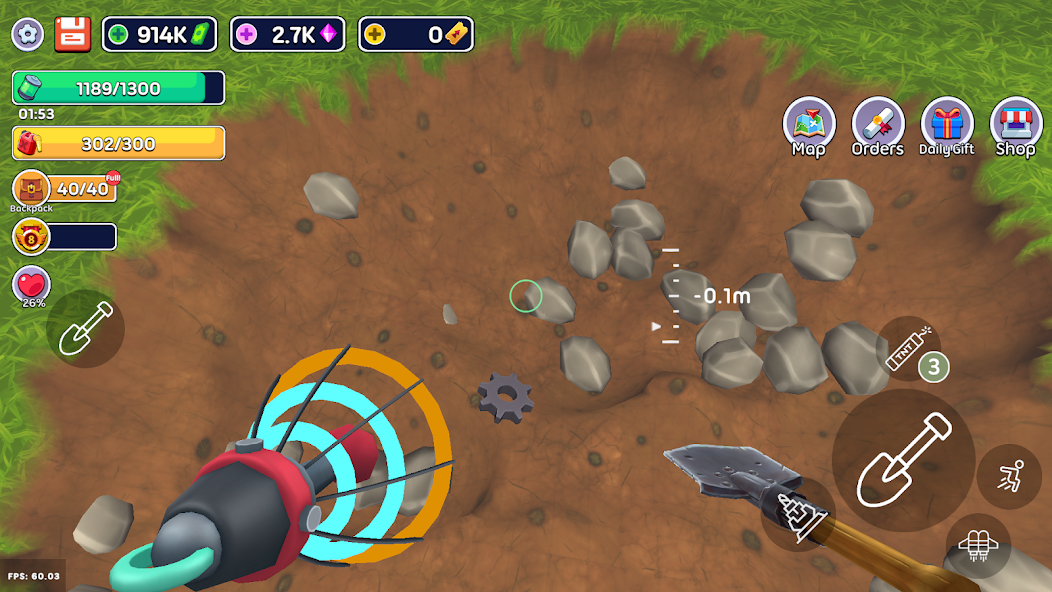The height and width of the screenshot is (592, 1052).
Task: Use the TNT dynamite button
Action: (x=908, y=347)
